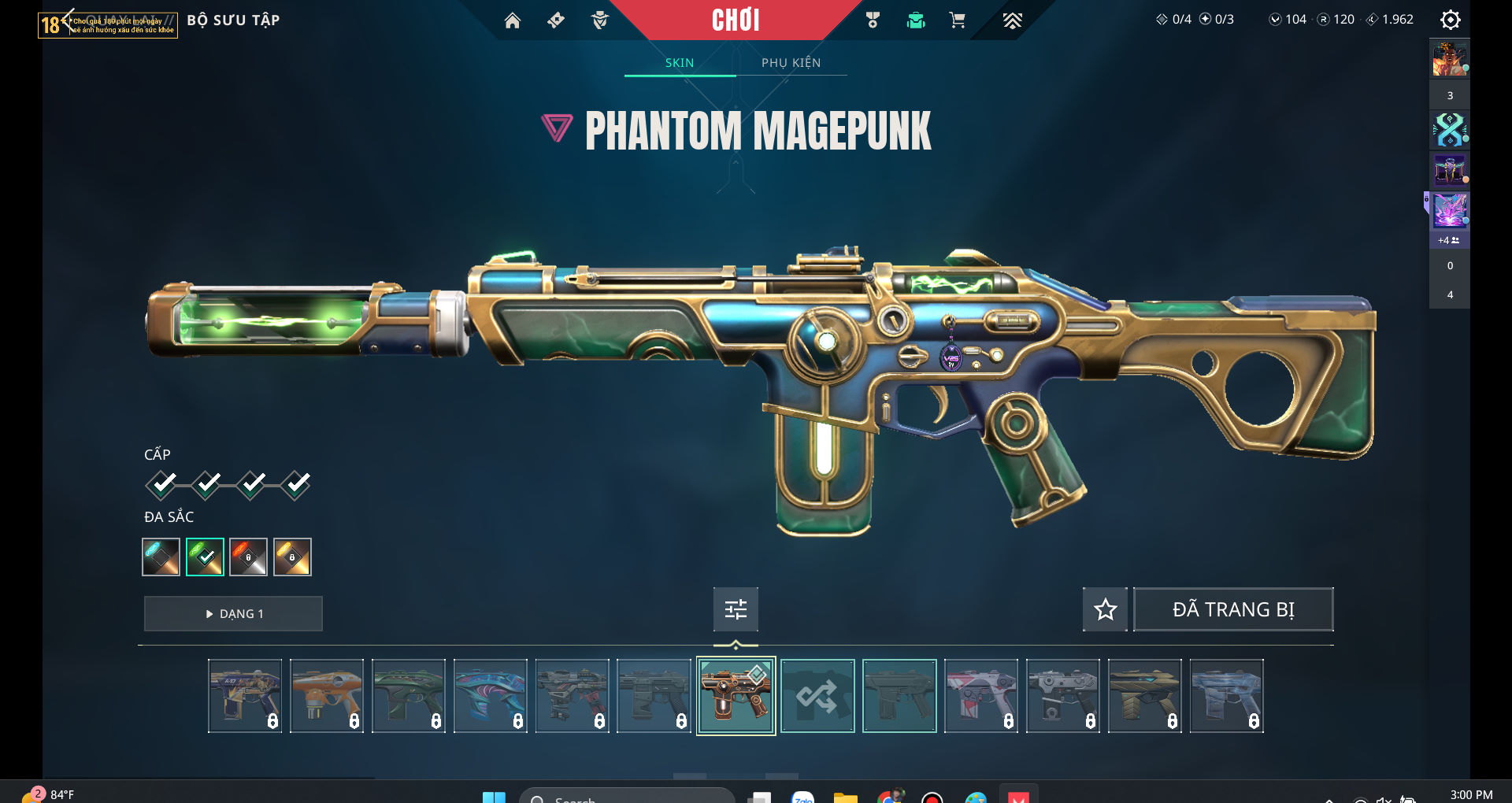Switch to the PHỤ KIỆN tab
Viewport: 1512px width, 803px height.
coord(791,63)
